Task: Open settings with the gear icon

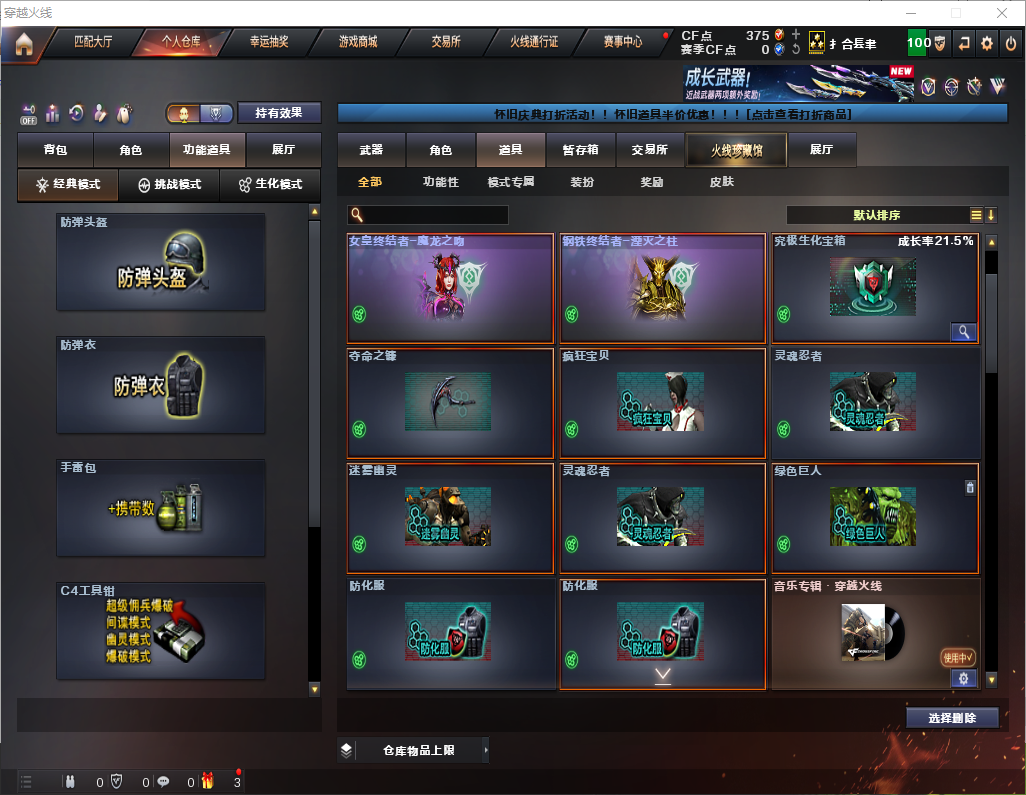Action: click(x=987, y=43)
